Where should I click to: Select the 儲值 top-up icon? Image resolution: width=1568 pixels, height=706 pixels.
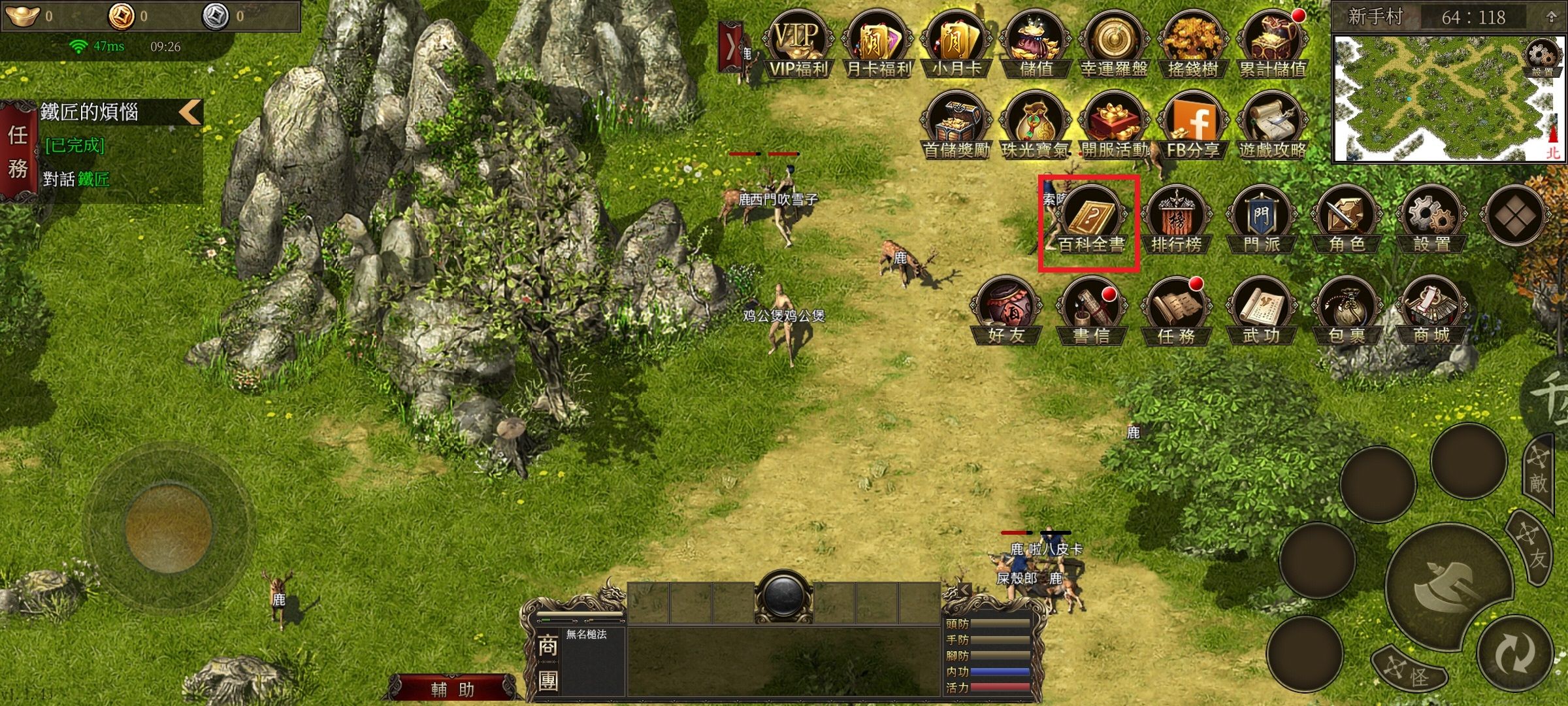pos(1036,44)
